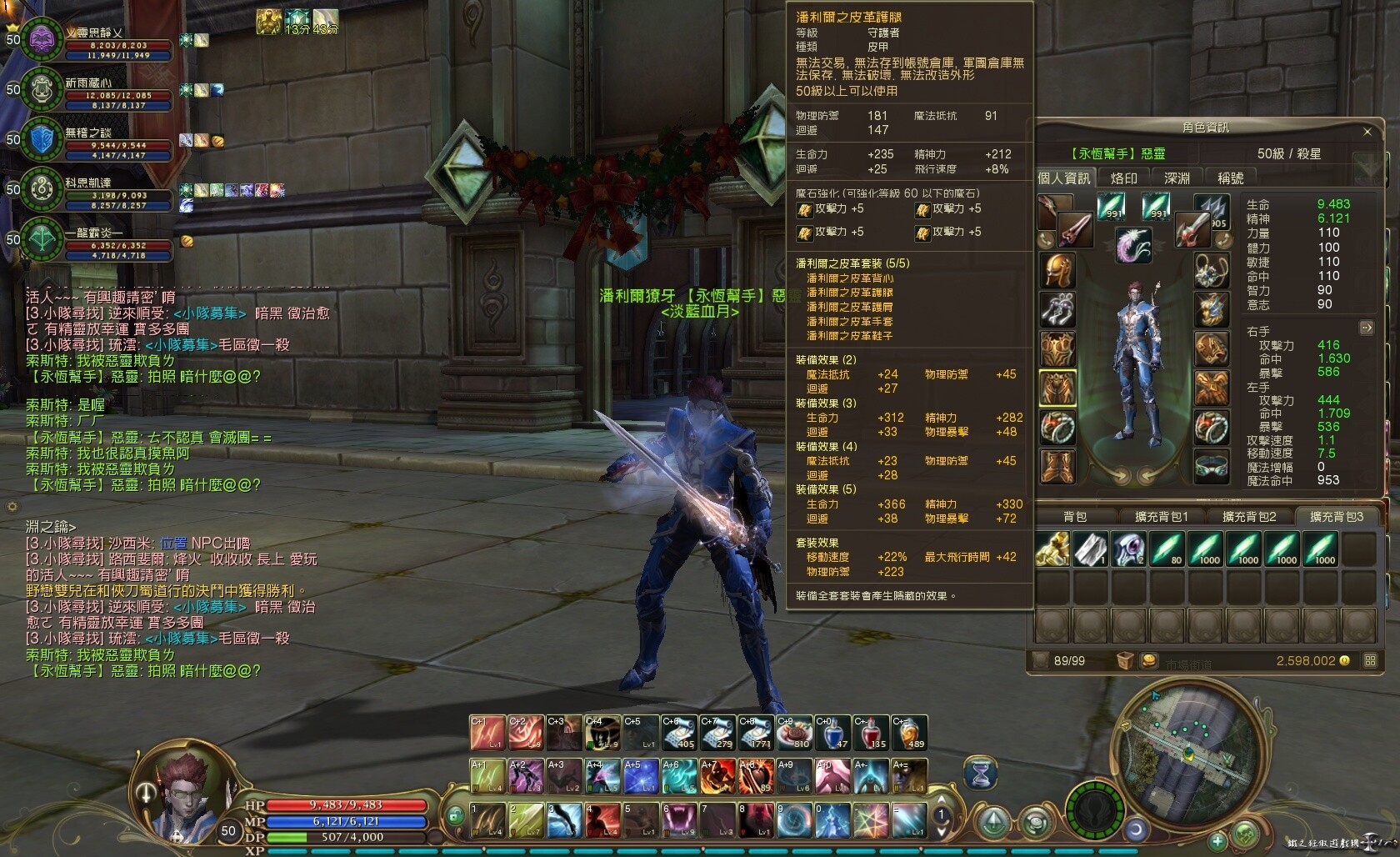
Task: Switch to the 烙印 tab
Action: pos(1123,178)
